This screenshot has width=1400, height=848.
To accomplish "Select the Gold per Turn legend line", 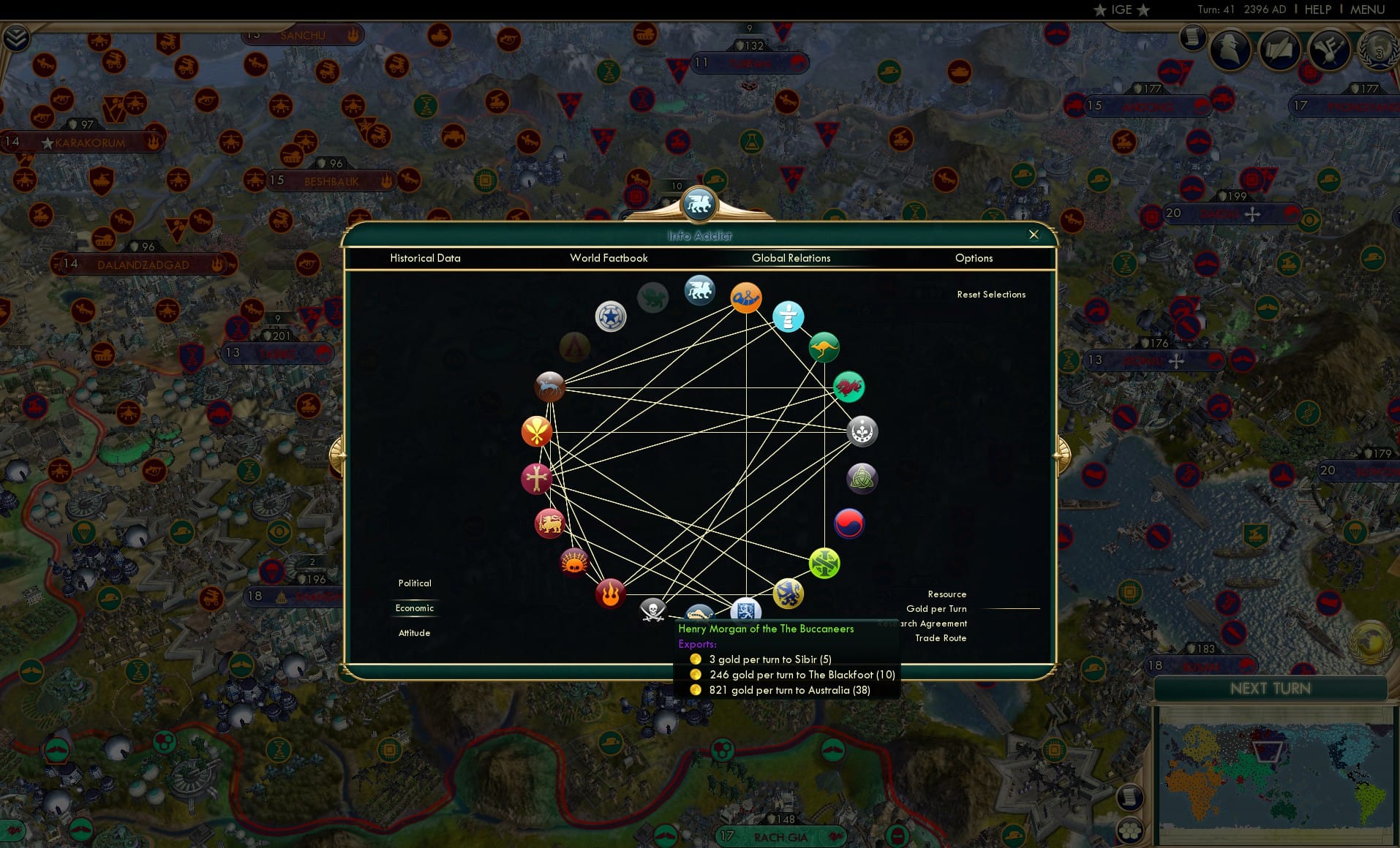I will pos(937,608).
